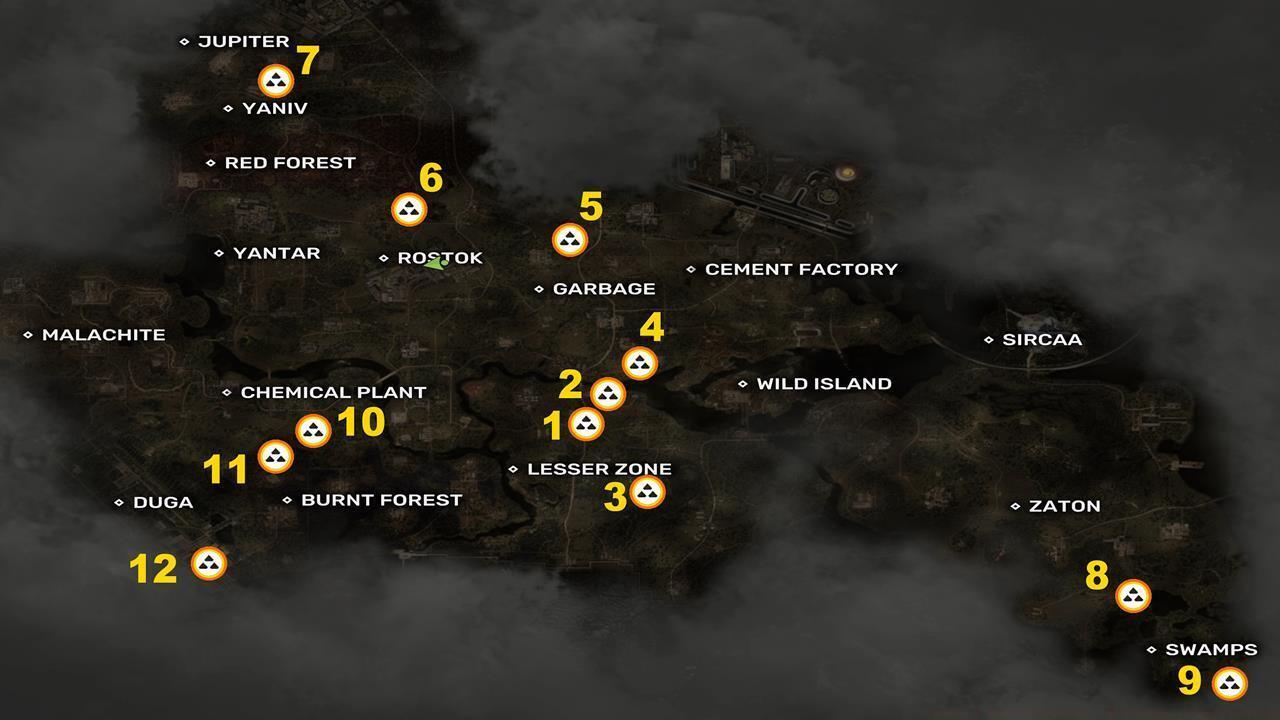Image resolution: width=1280 pixels, height=720 pixels.
Task: Open radiation marker 5 near Garbage
Action: coord(569,239)
